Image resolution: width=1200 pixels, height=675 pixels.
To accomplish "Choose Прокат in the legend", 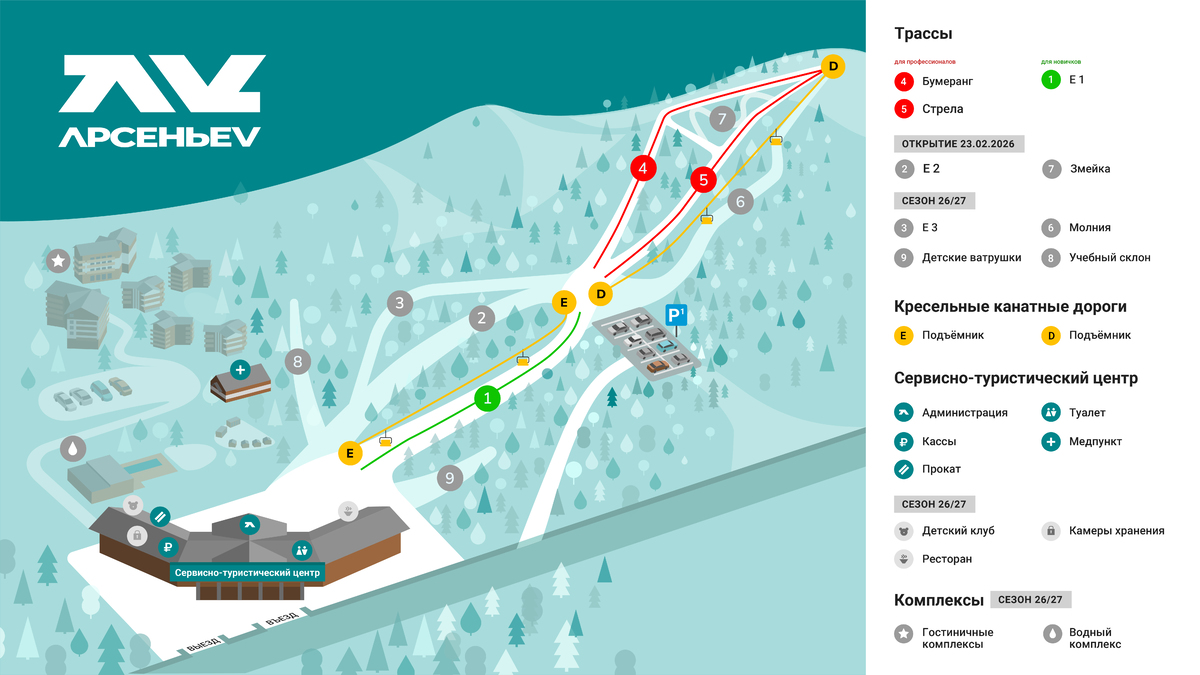I will point(941,469).
